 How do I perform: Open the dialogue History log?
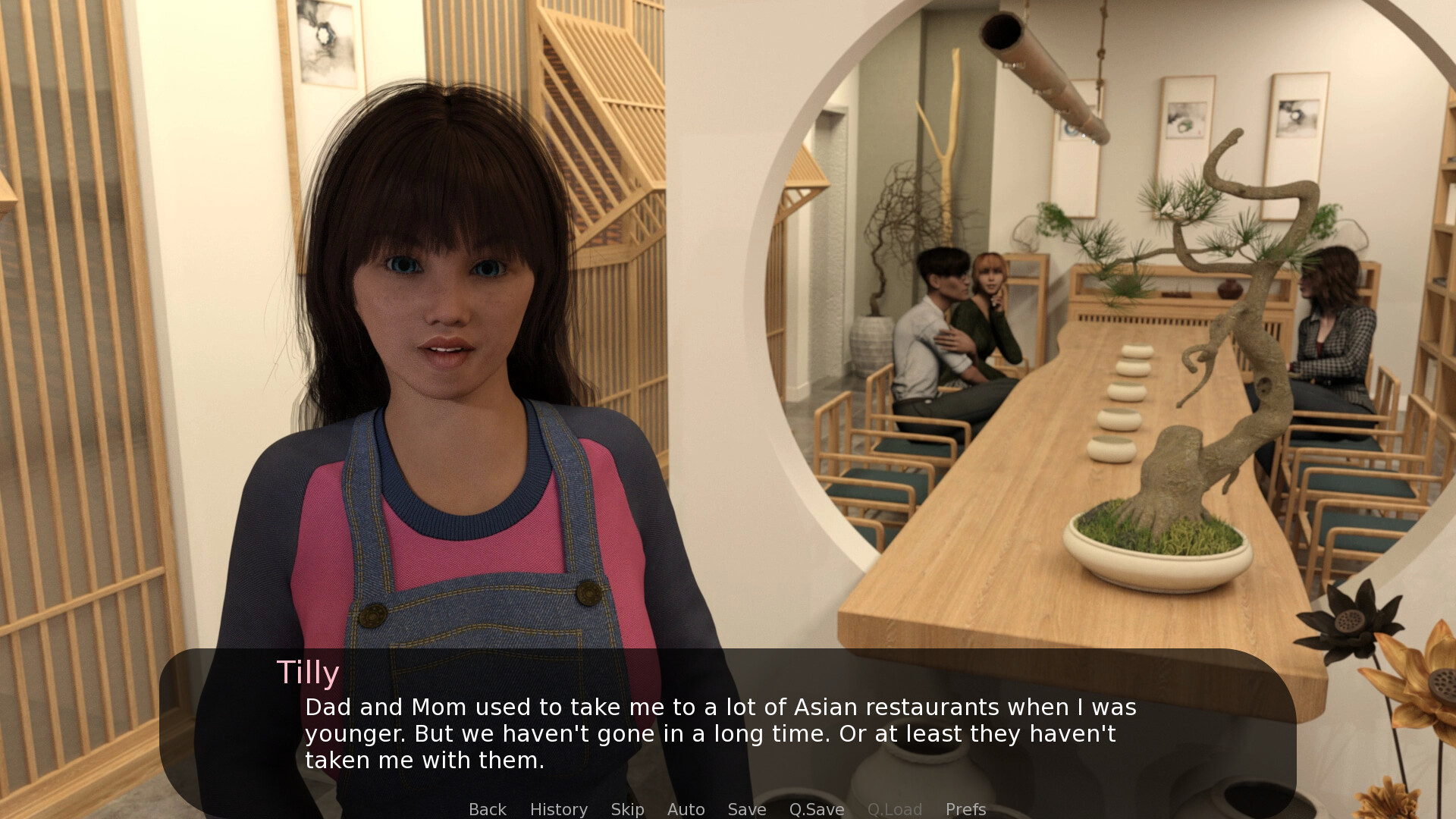pos(558,809)
